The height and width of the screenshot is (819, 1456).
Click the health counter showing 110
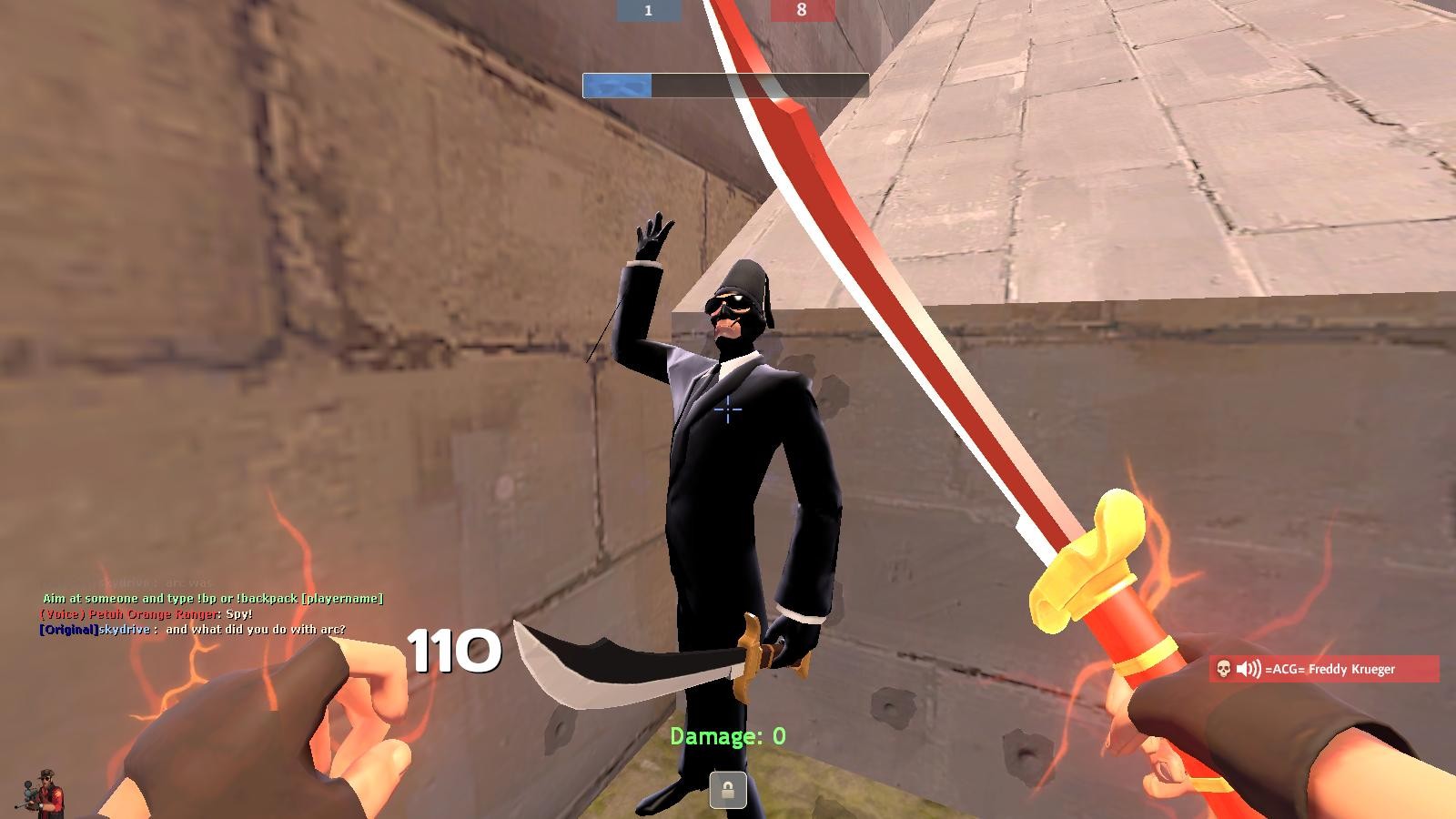452,652
